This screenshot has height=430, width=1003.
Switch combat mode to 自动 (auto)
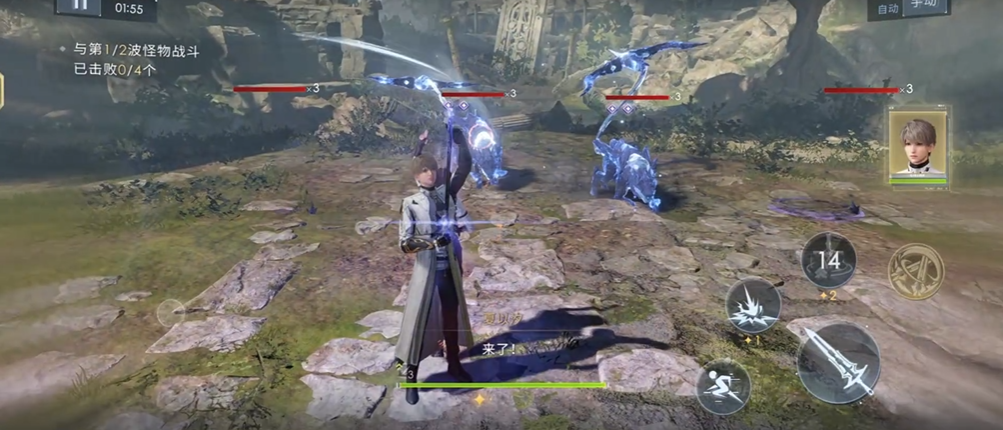[x=886, y=8]
